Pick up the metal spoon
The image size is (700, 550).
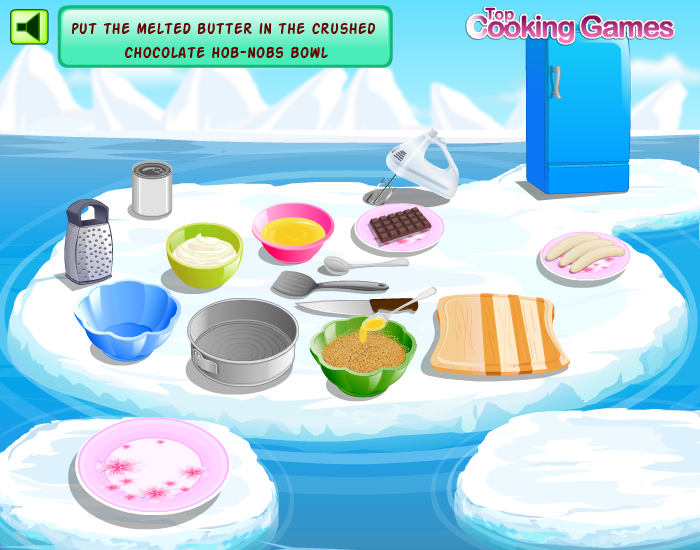tap(362, 265)
